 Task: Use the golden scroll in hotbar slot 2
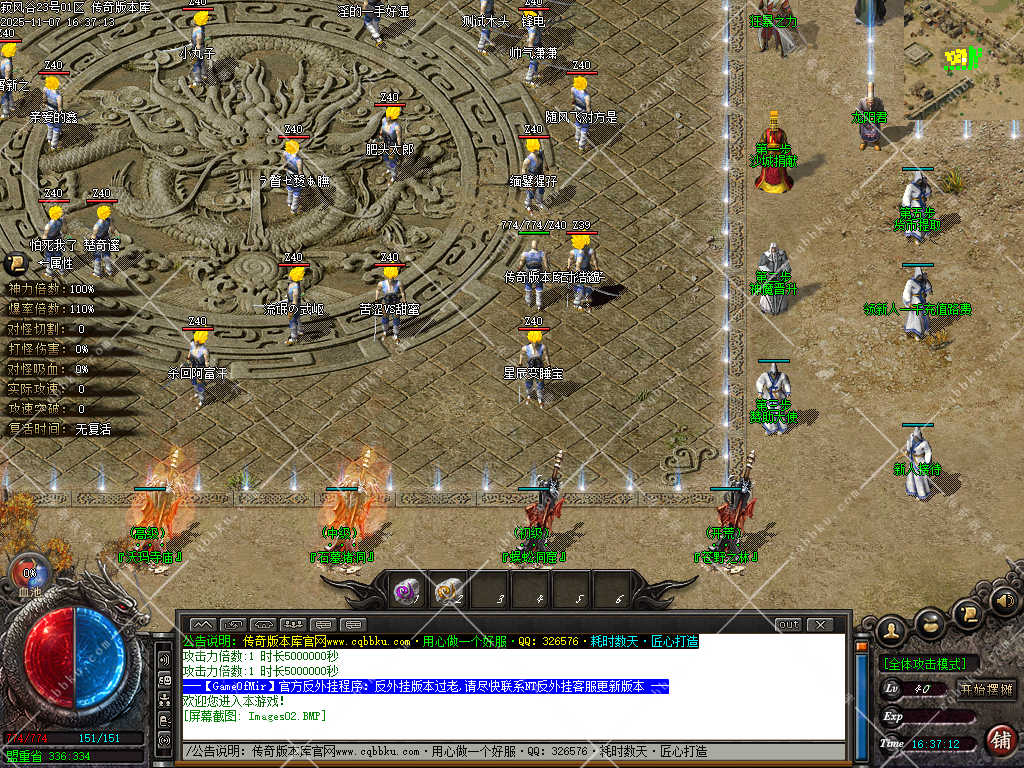[x=449, y=591]
